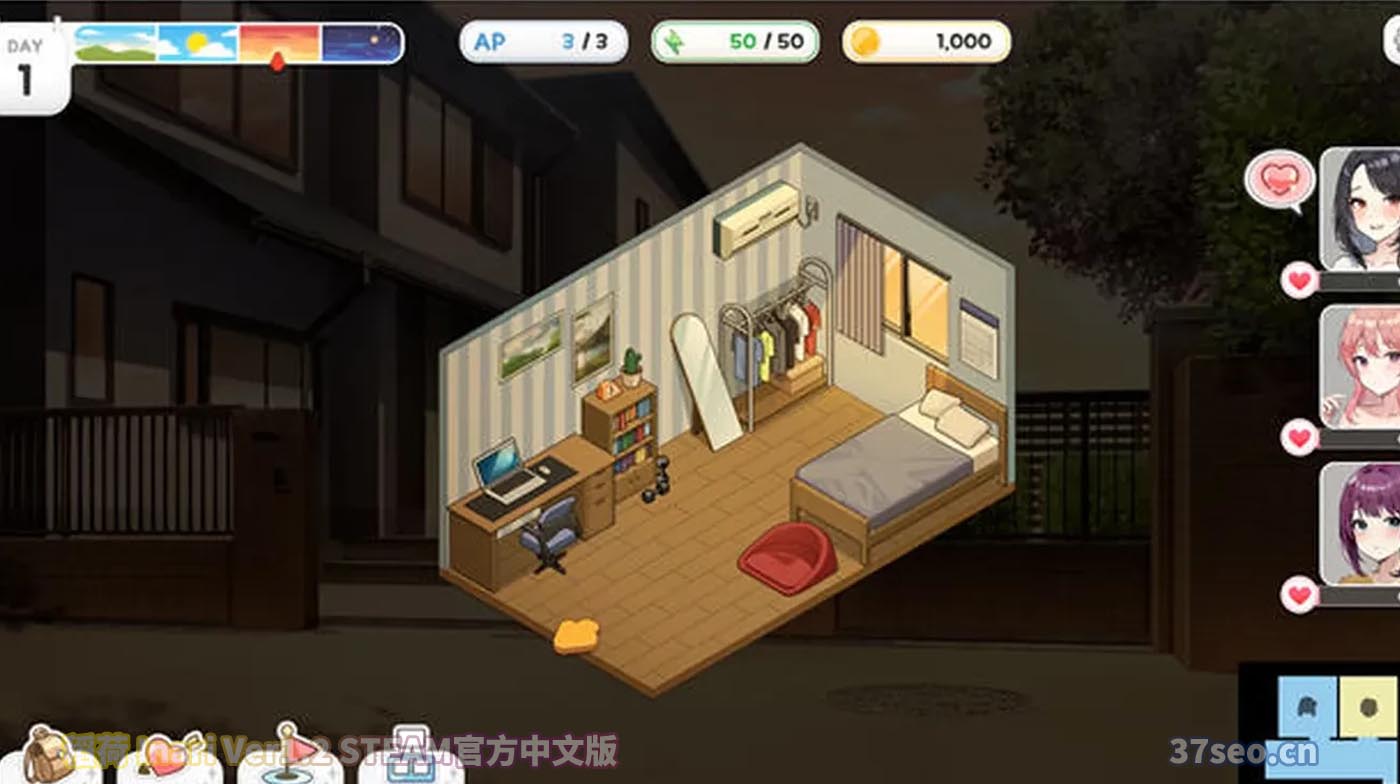
Task: Click the bed in the isometric room
Action: [x=890, y=470]
